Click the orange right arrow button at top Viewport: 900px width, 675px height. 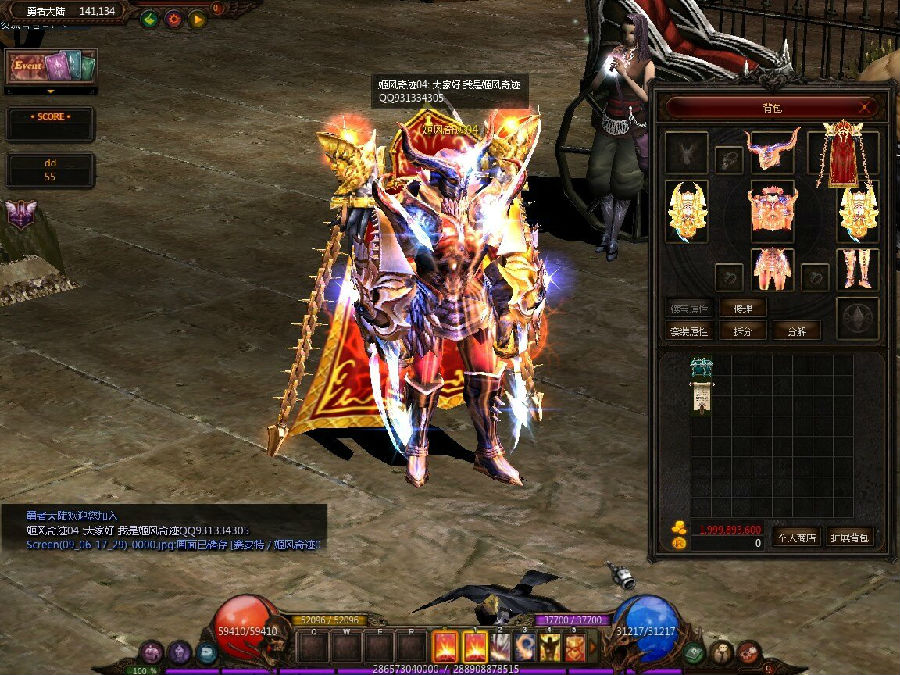pyautogui.click(x=197, y=18)
